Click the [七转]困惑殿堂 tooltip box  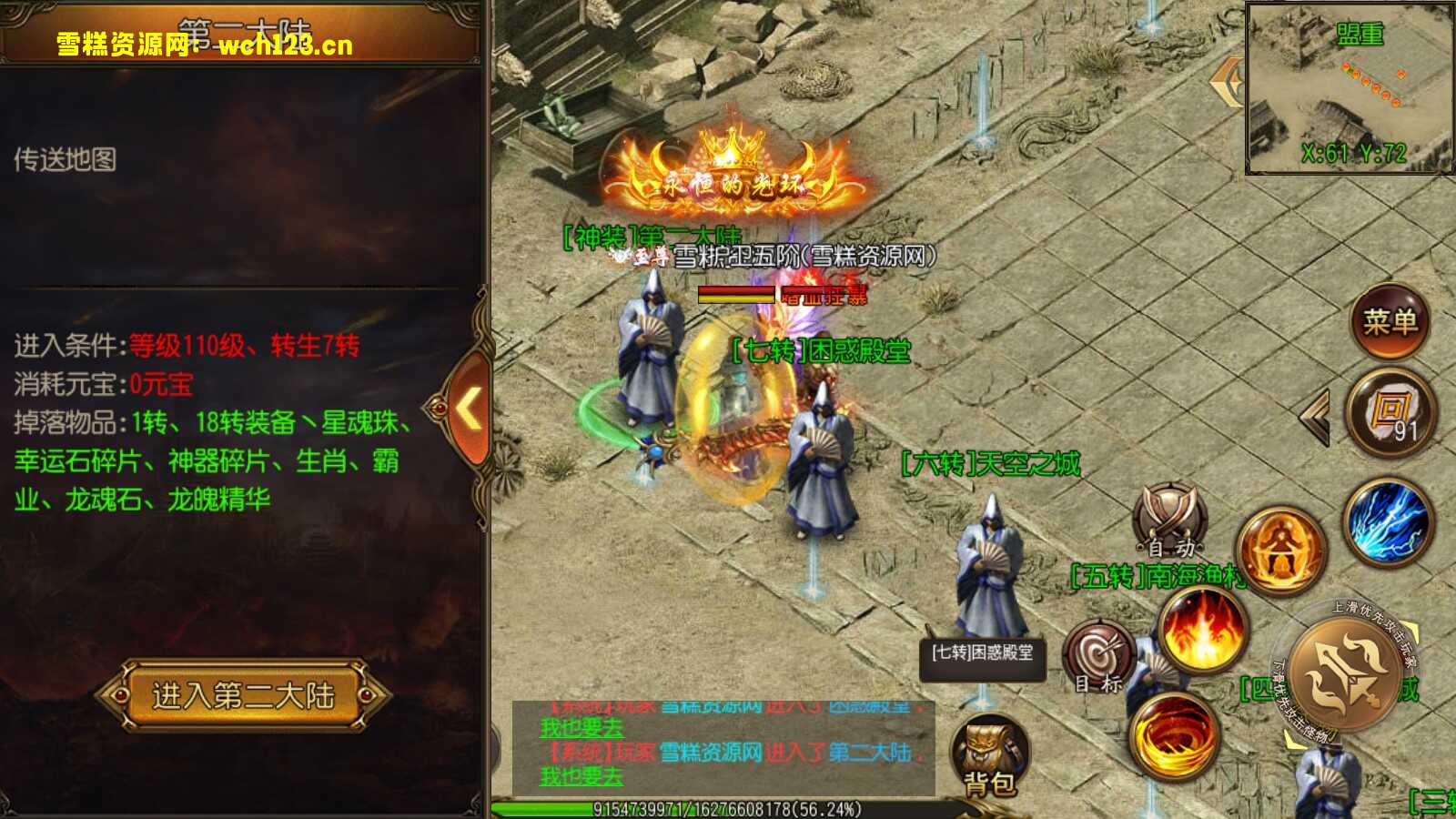point(983,658)
